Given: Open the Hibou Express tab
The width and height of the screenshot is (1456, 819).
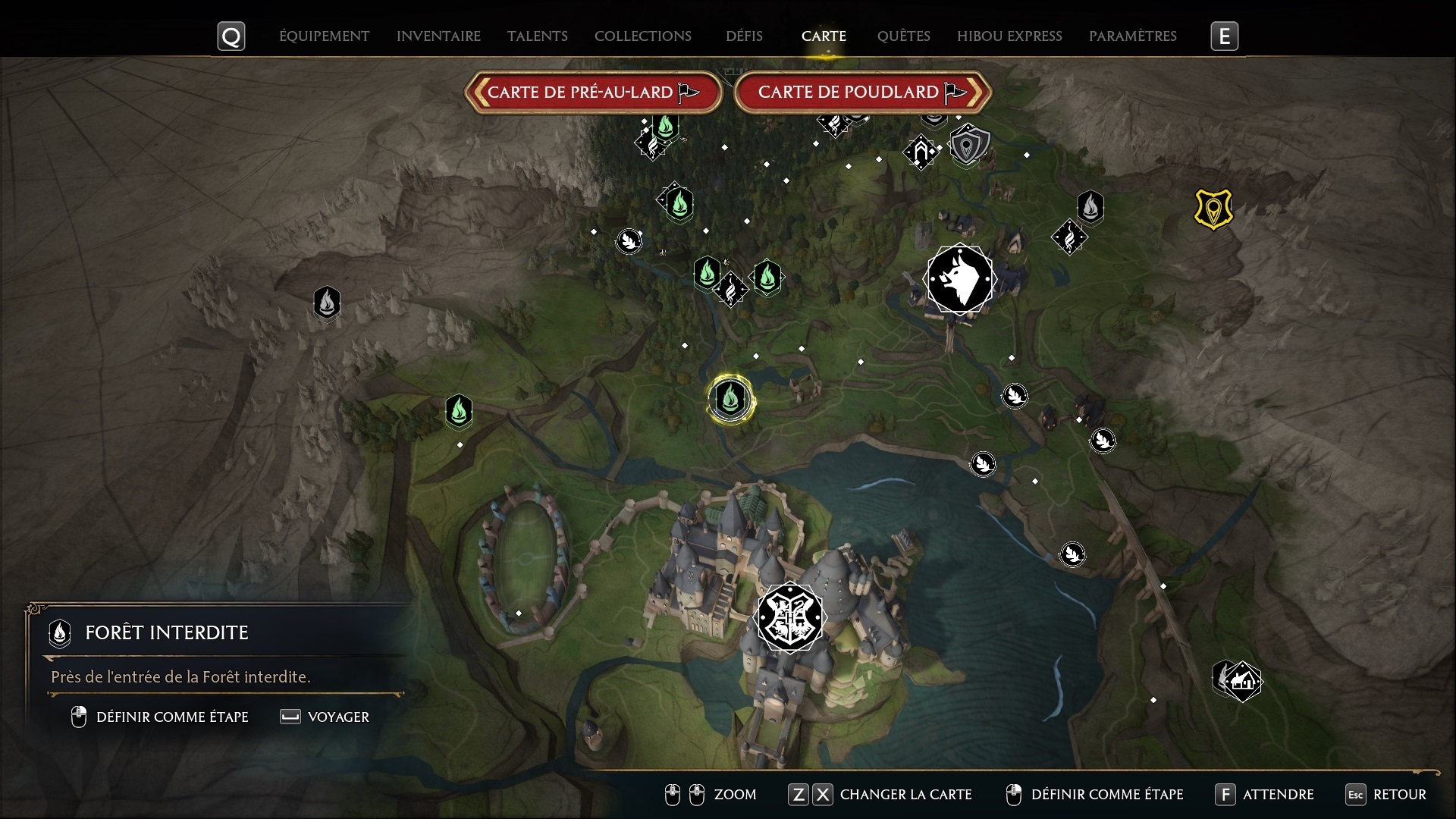Looking at the screenshot, I should [x=1009, y=36].
